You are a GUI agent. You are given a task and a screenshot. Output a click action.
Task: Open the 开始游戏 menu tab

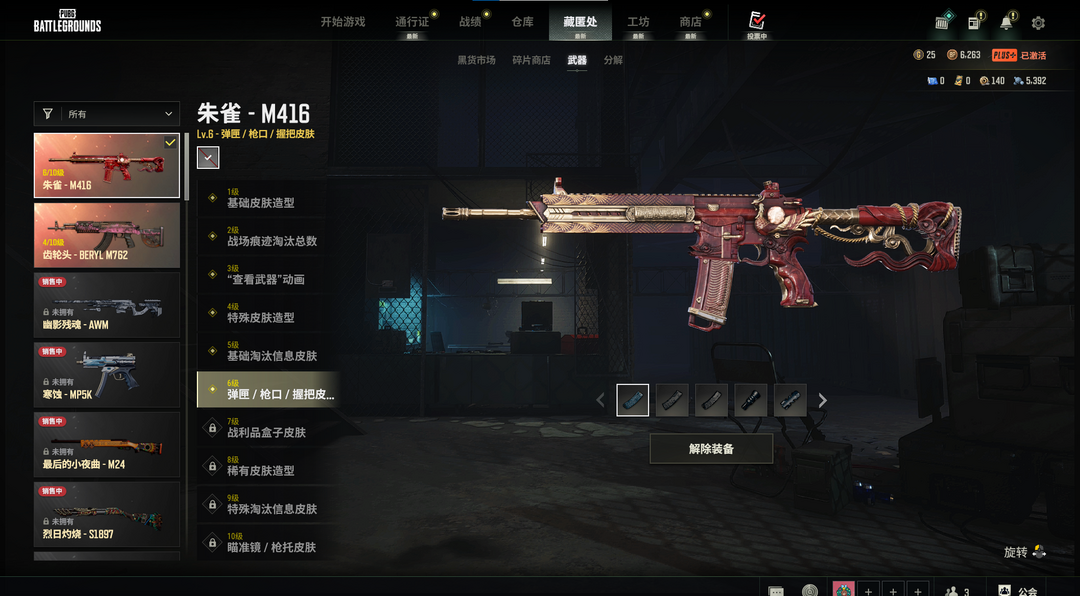pyautogui.click(x=343, y=22)
